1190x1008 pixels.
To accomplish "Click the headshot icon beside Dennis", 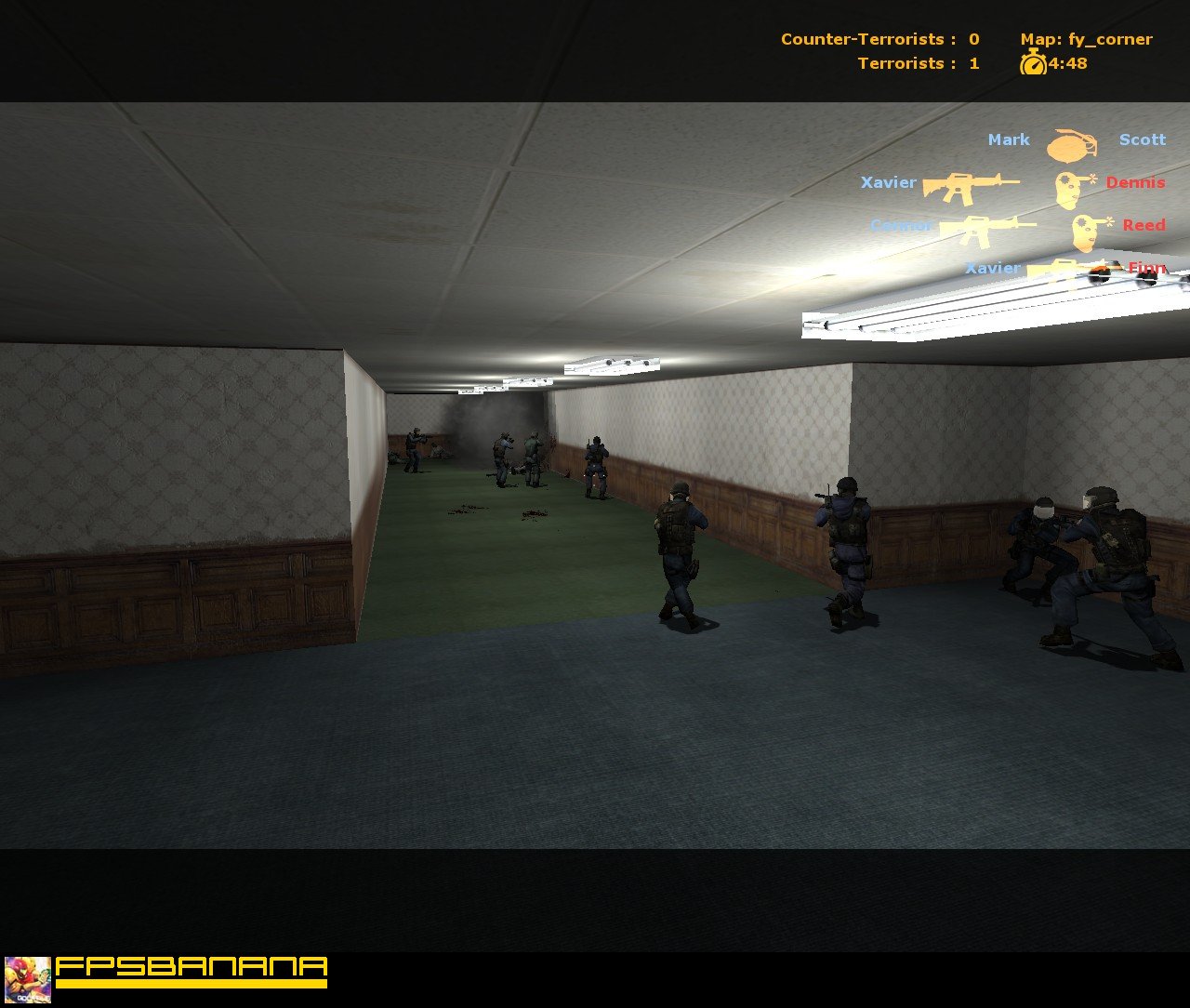I will (x=1069, y=189).
